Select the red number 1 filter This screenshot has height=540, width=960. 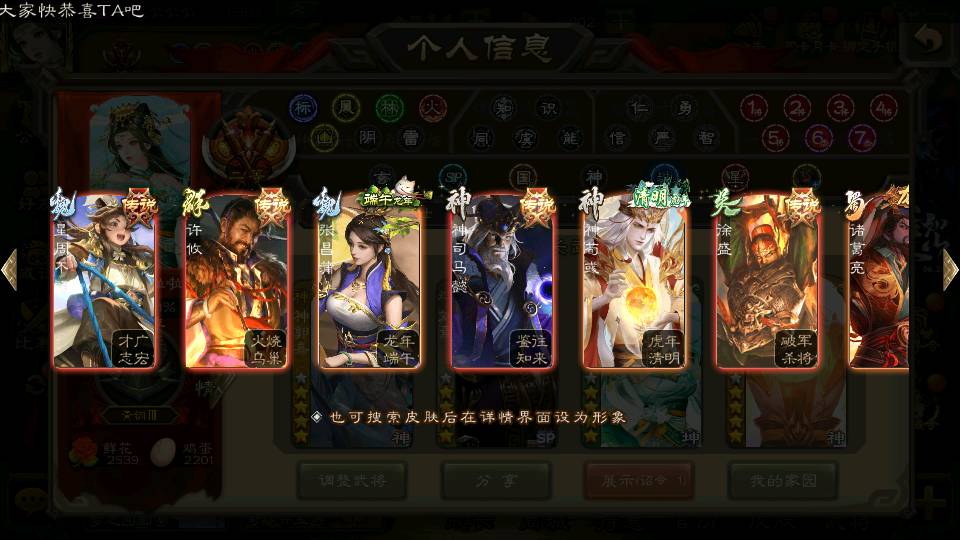[x=755, y=108]
